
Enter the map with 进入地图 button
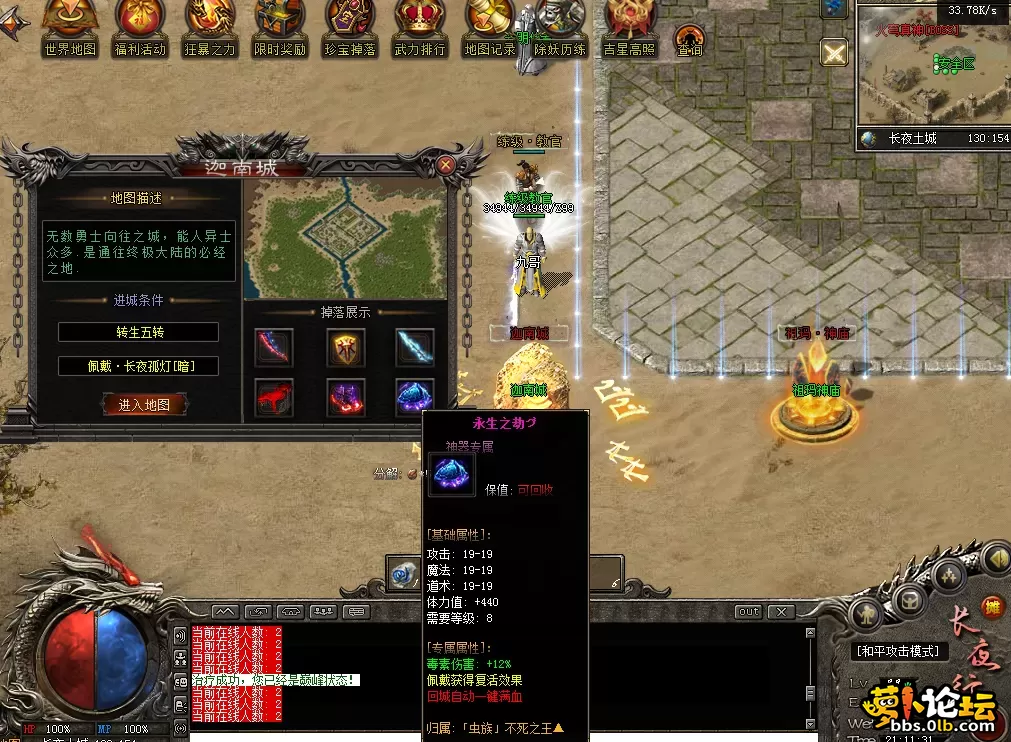point(145,405)
